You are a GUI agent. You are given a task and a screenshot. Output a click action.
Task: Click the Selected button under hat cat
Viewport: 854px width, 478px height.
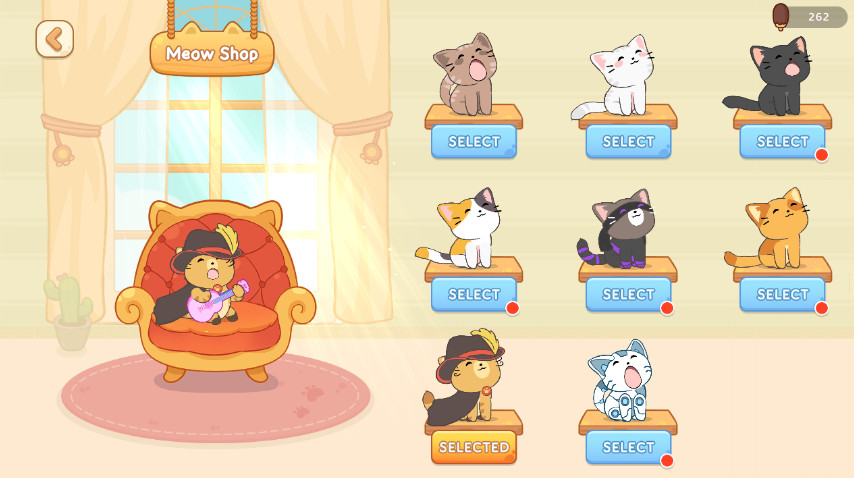[474, 447]
